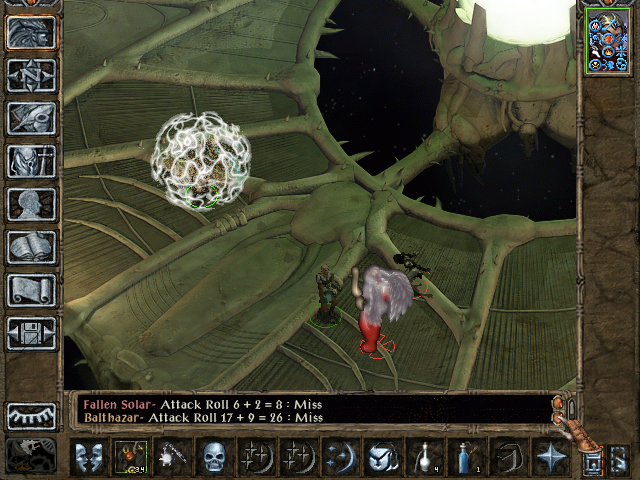Activate the crescent moon spell slot
640x480 pixels.
coord(339,458)
